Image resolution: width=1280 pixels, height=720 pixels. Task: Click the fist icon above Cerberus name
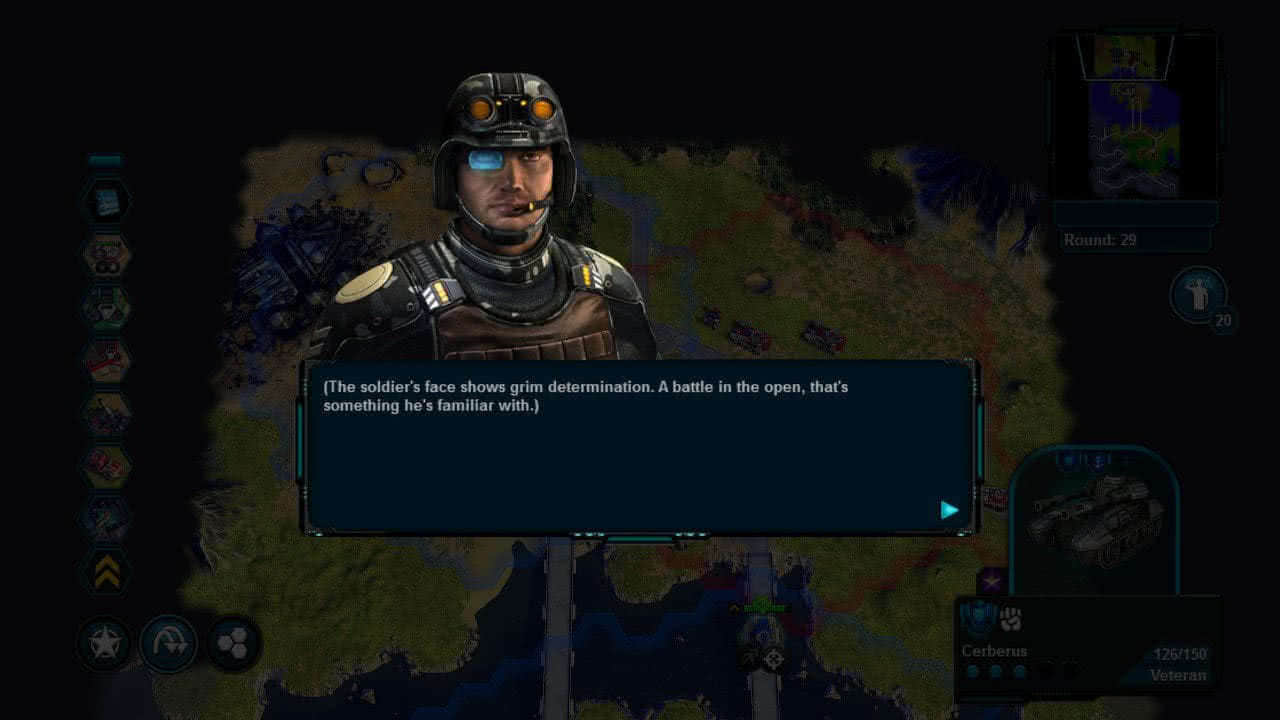(1010, 620)
